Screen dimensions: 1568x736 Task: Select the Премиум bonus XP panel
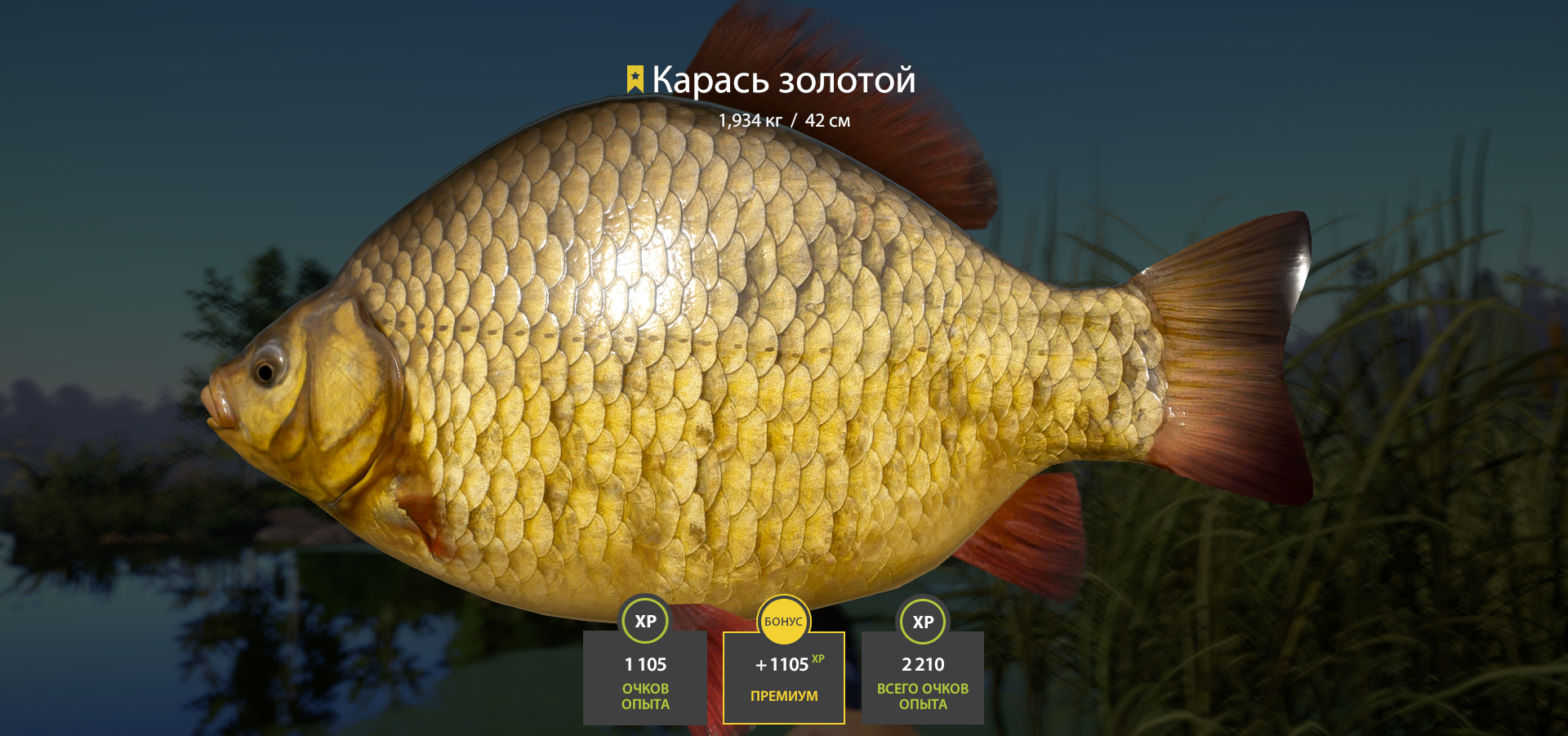(x=783, y=677)
